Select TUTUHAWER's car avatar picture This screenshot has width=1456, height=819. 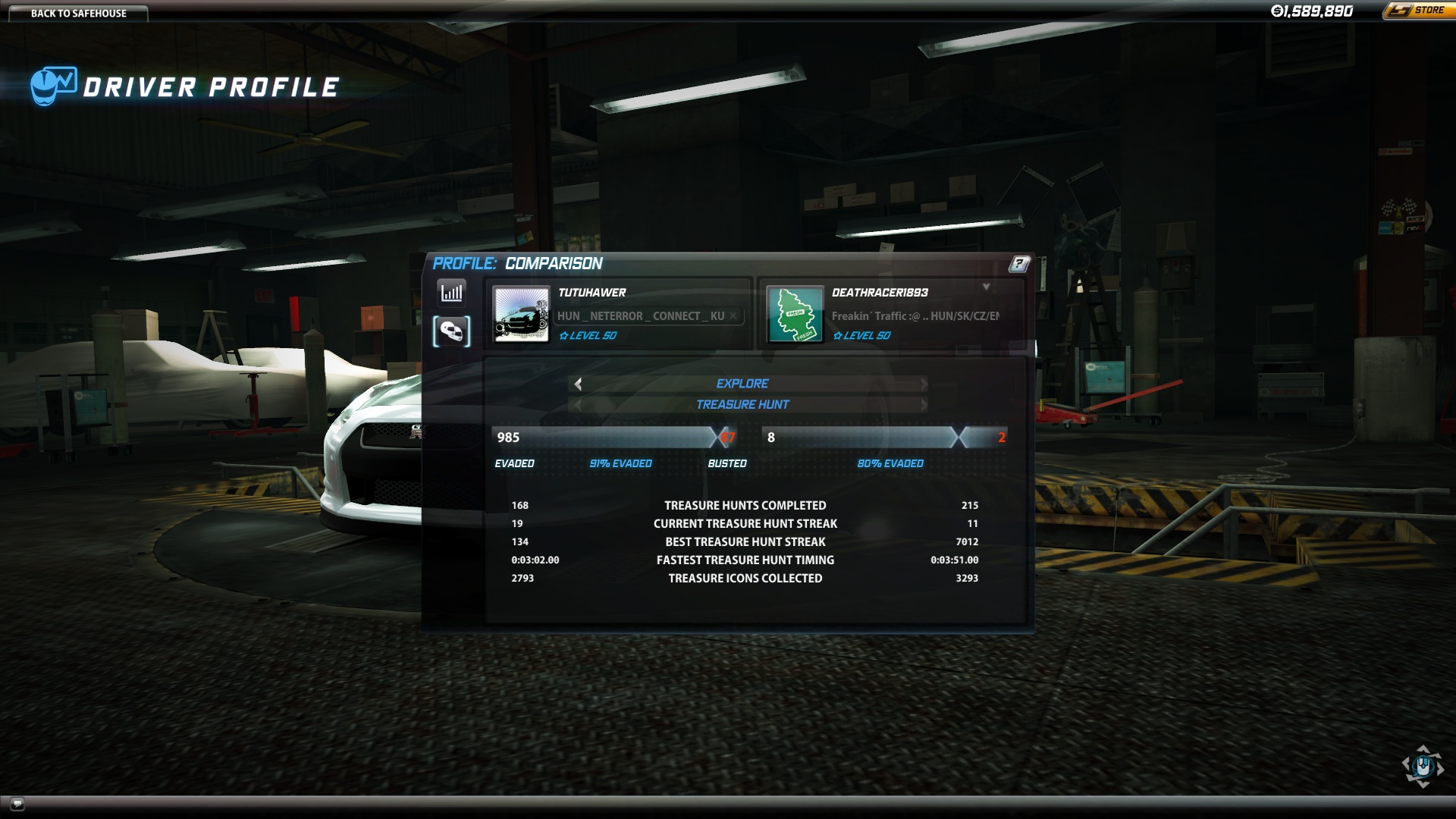522,314
